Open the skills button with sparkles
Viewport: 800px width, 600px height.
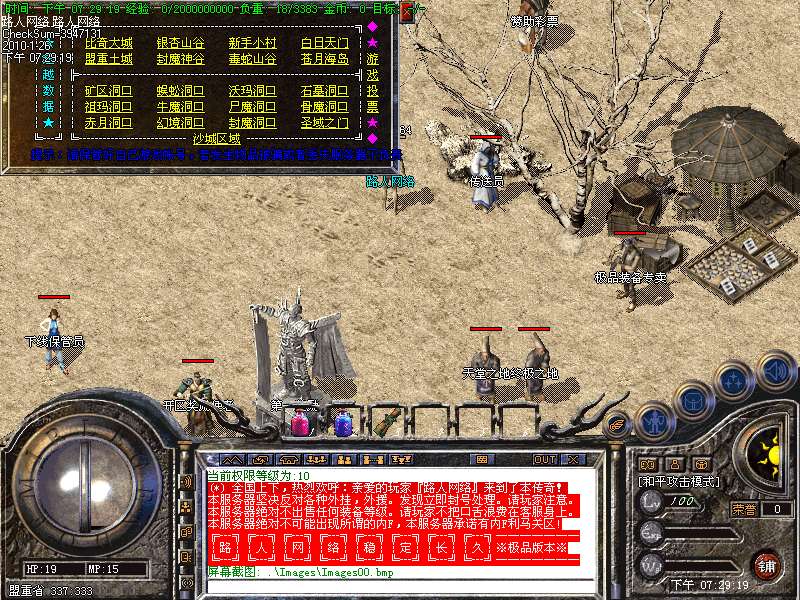click(733, 380)
